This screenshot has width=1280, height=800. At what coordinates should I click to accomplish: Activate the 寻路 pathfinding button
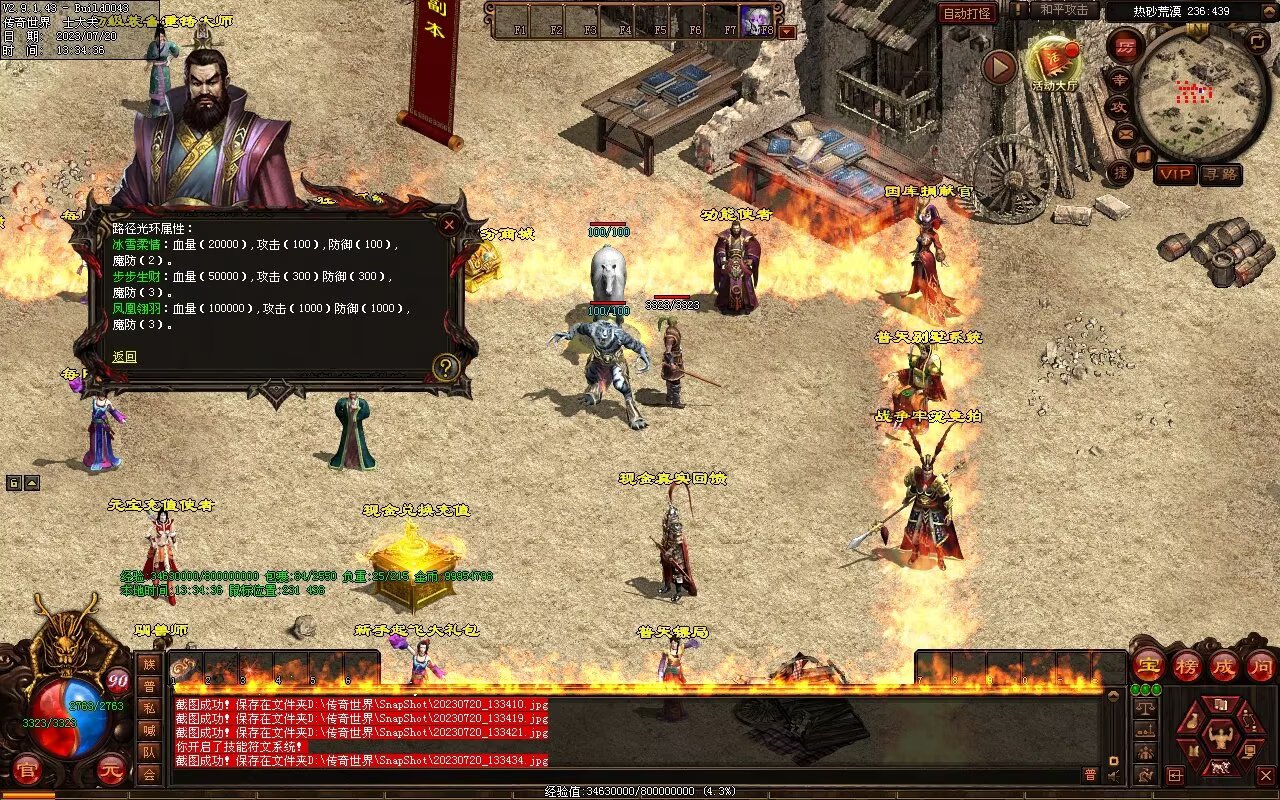pos(1220,174)
